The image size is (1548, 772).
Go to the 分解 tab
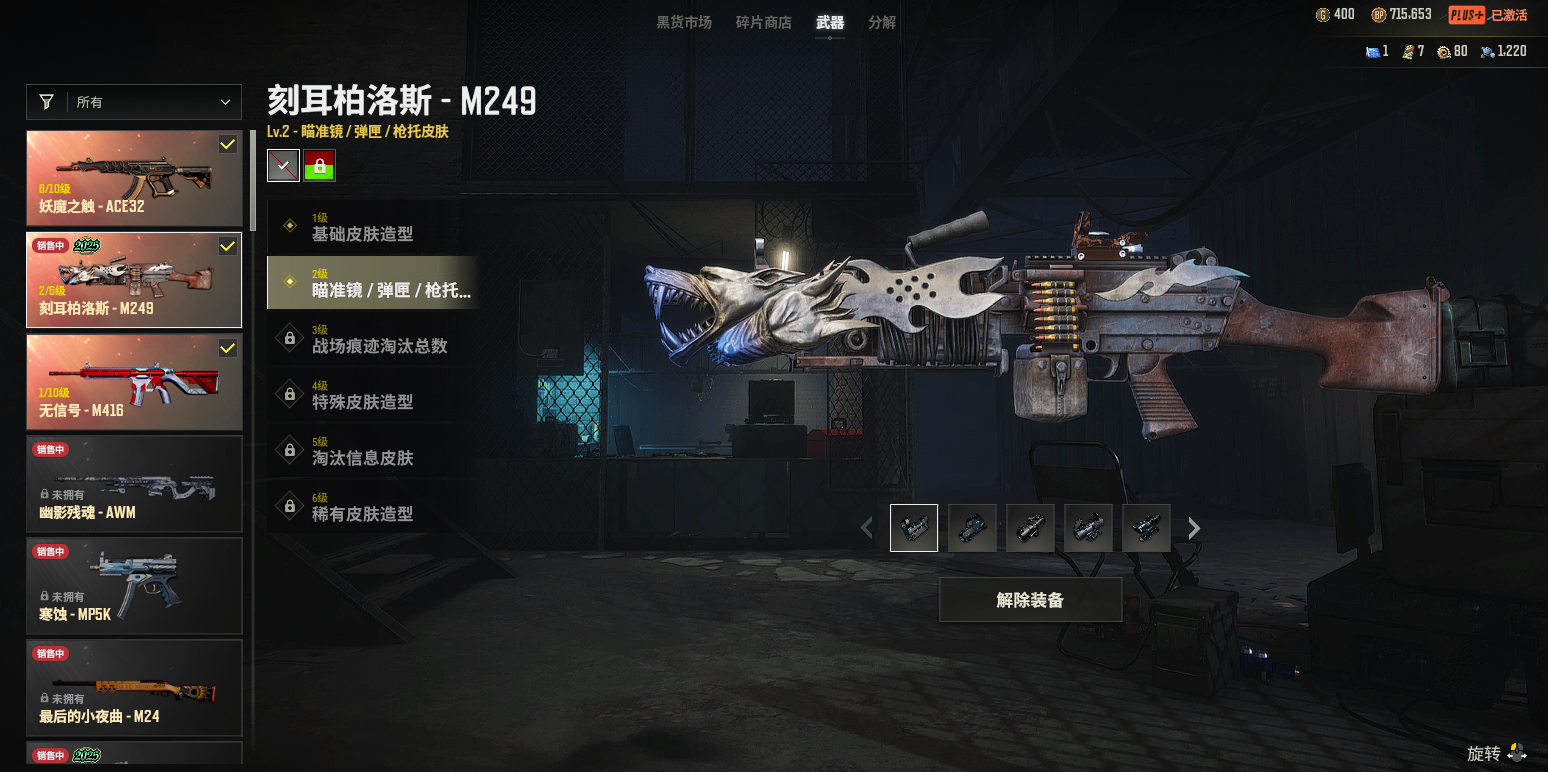coord(882,22)
